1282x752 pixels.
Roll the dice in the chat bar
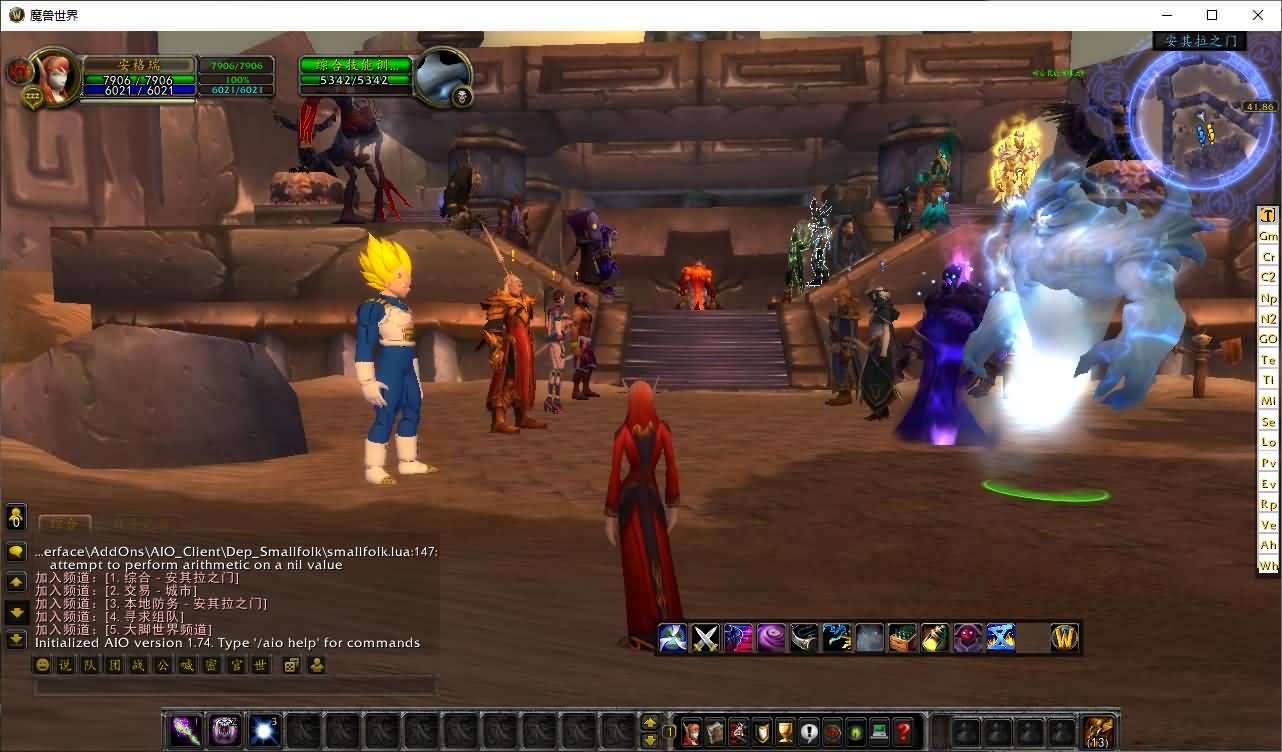291,665
